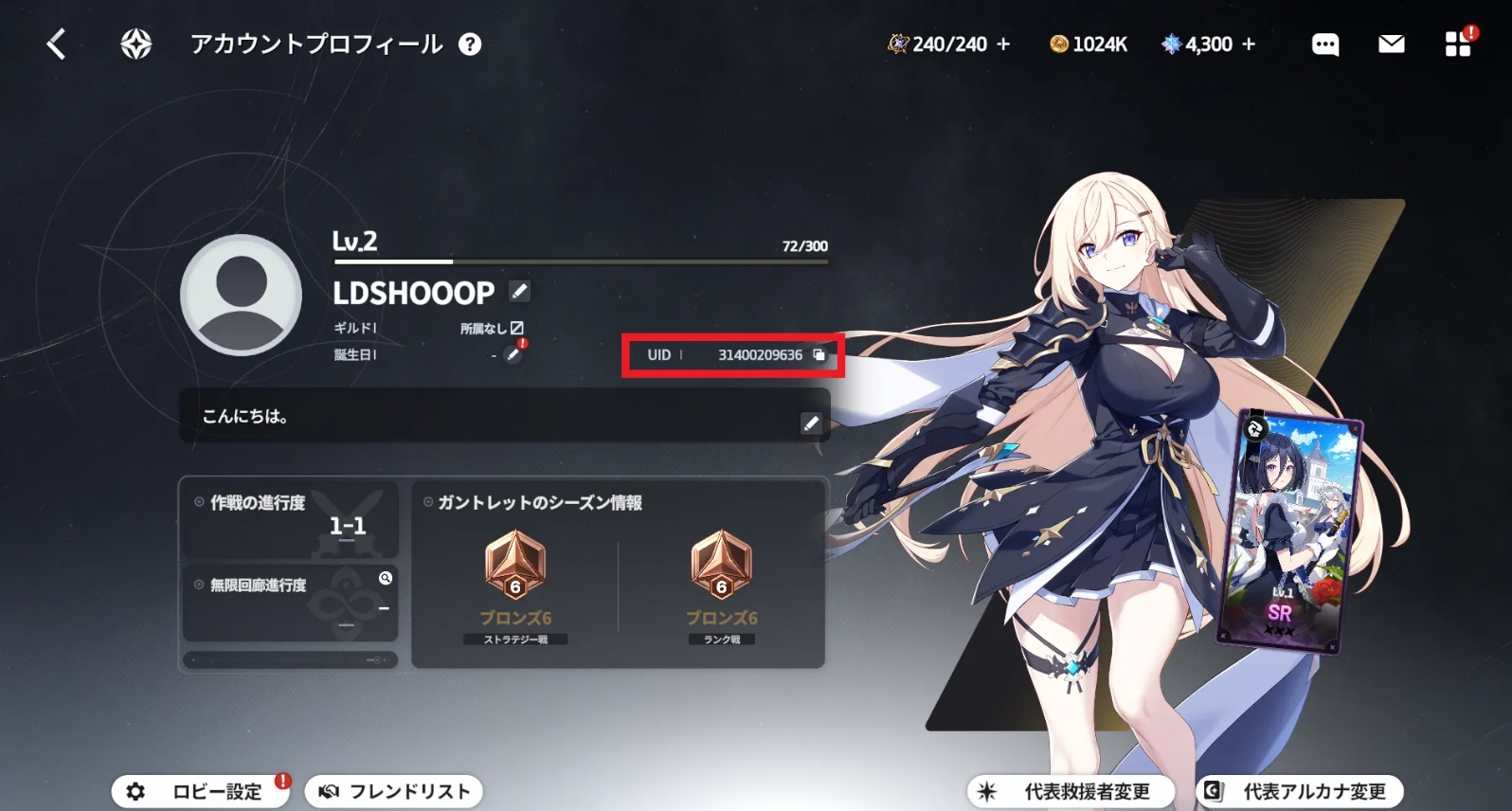Open the フレンドリスト friend list
The height and width of the screenshot is (811, 1512).
point(394,791)
